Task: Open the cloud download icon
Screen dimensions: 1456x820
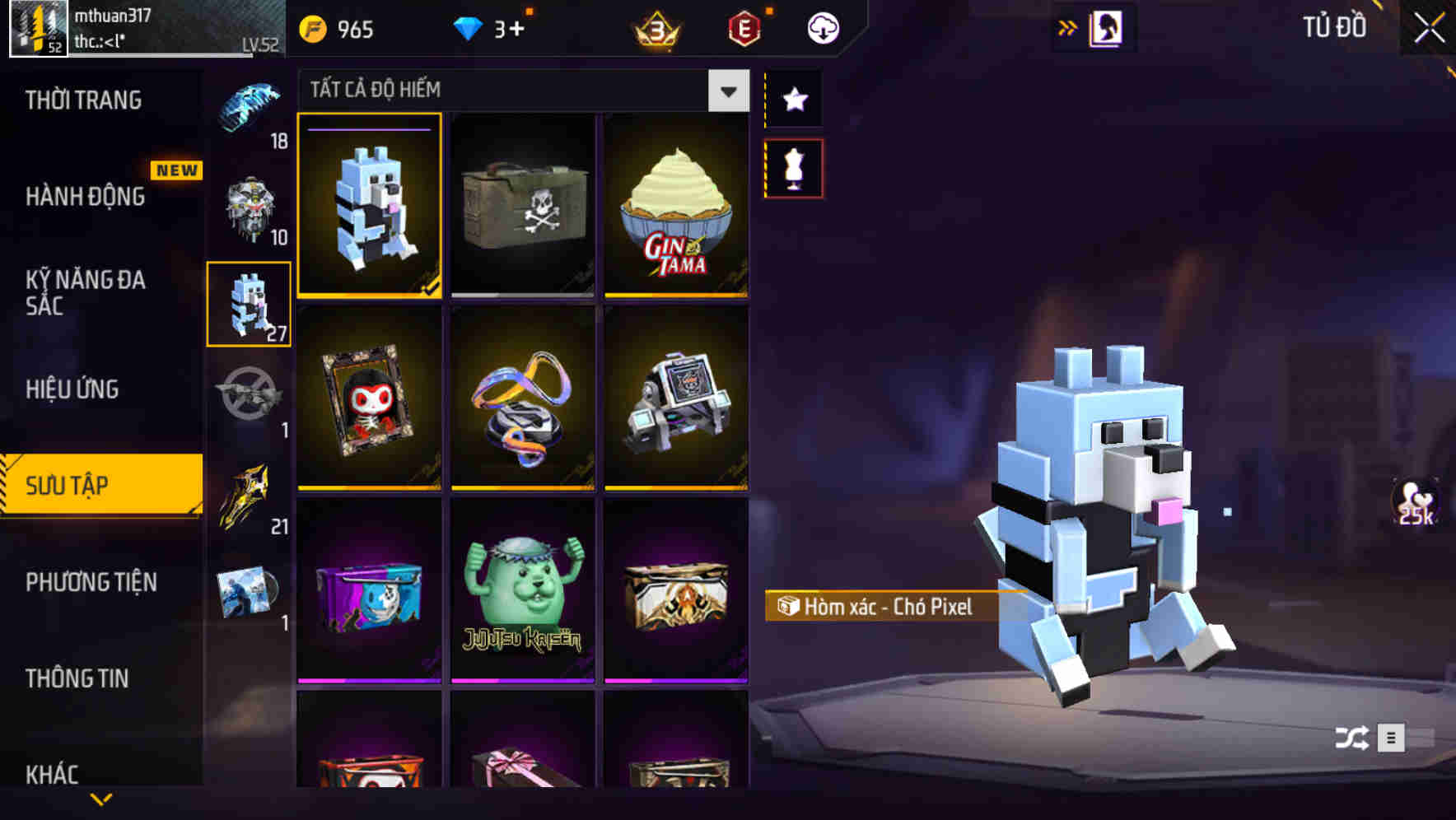Action: (x=822, y=27)
